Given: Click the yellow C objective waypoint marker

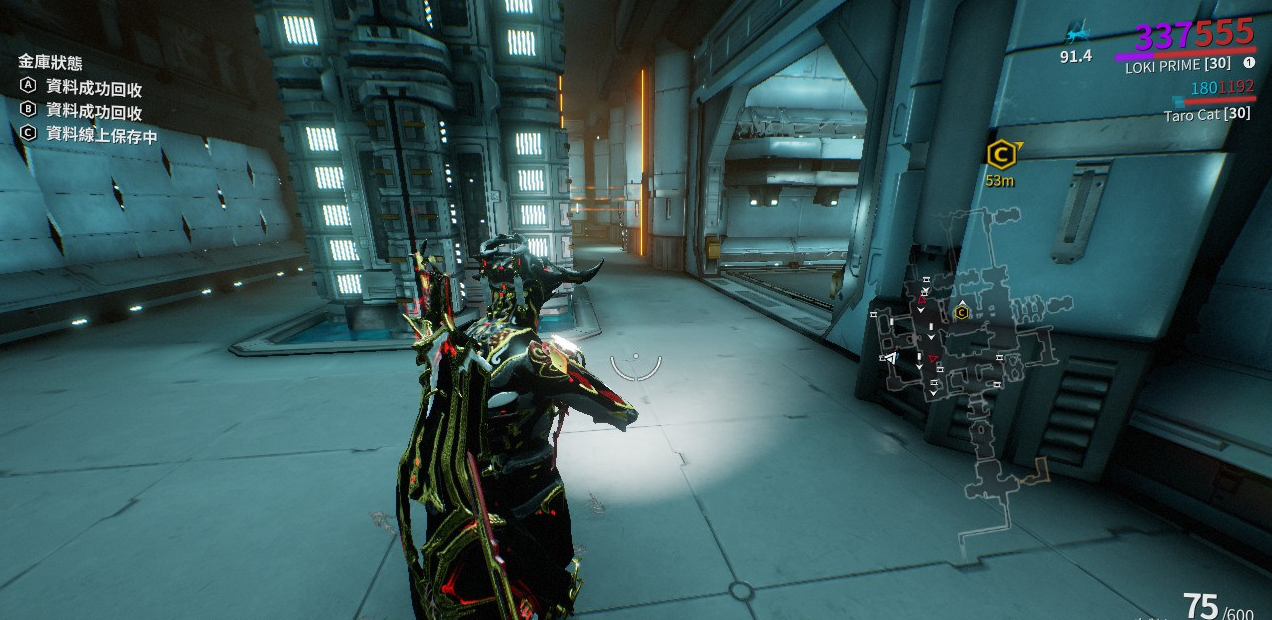Looking at the screenshot, I should tap(1000, 154).
